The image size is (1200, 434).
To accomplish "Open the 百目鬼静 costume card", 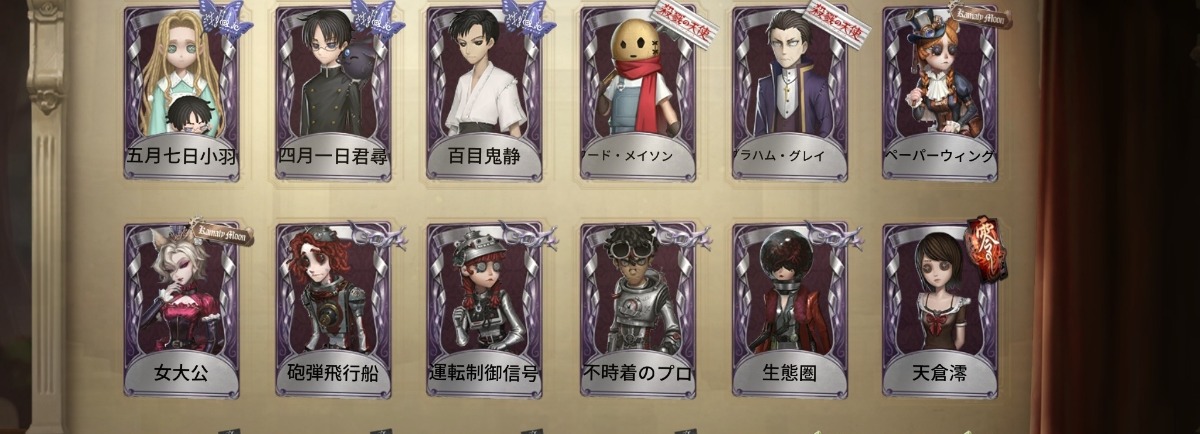I will click(x=485, y=93).
